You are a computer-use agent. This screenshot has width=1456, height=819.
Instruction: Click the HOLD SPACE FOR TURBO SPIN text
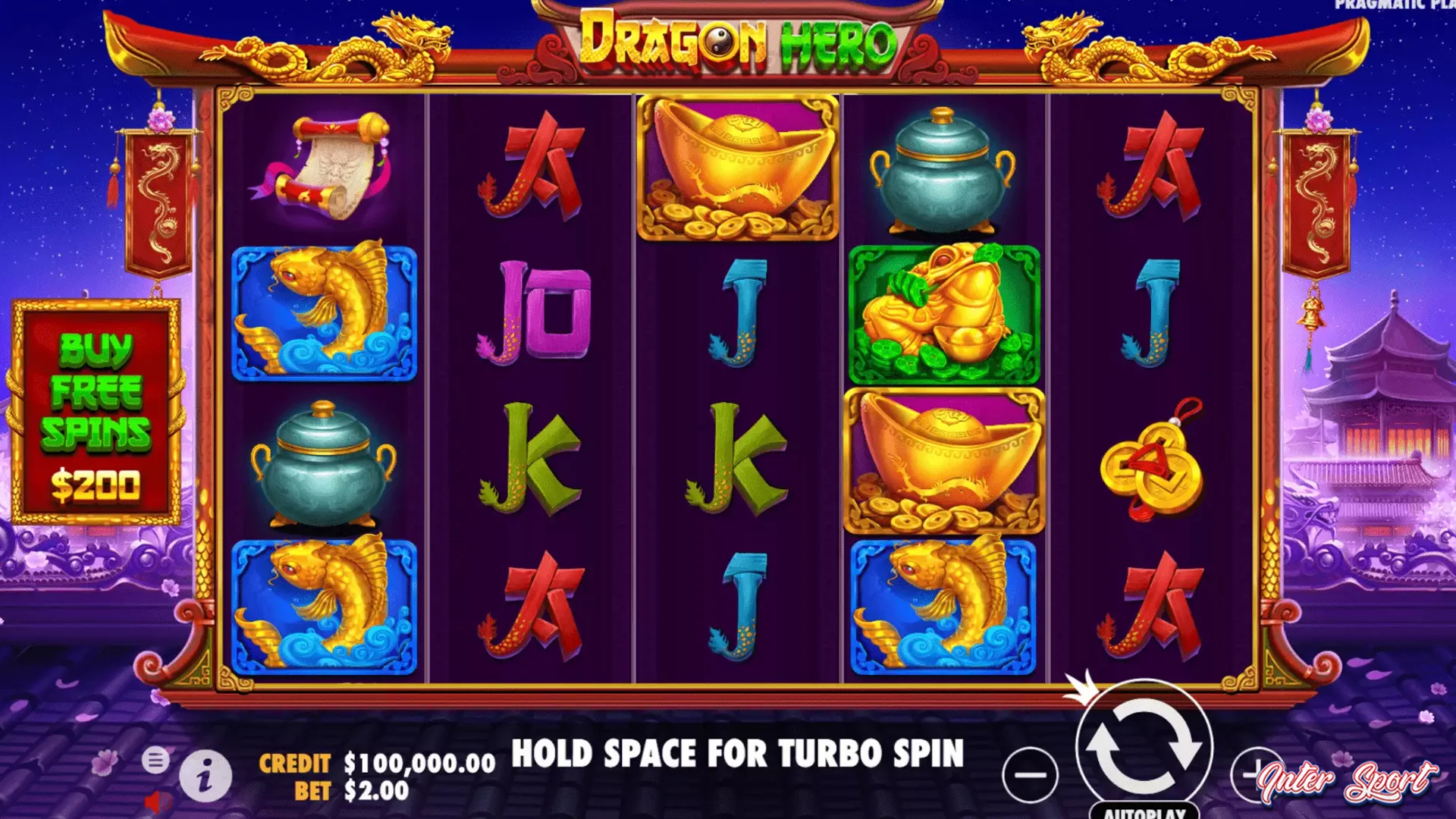(738, 755)
